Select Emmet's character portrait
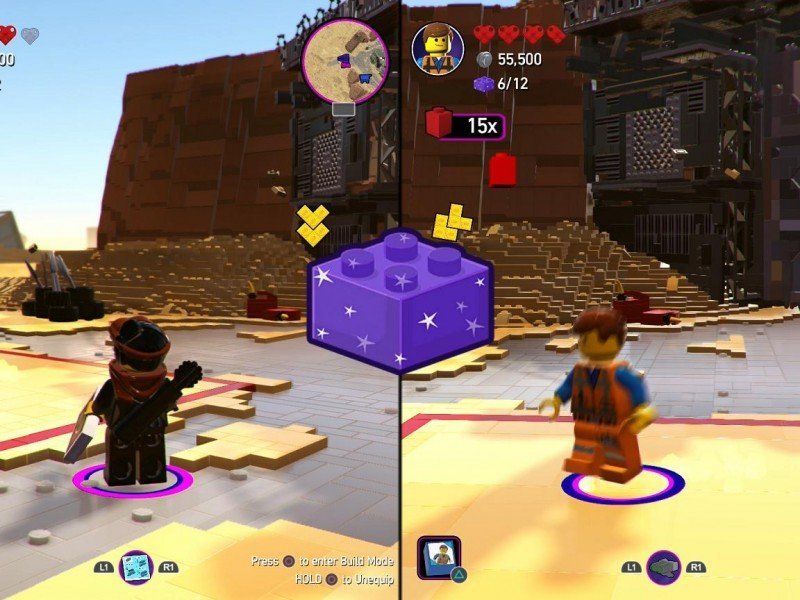This screenshot has width=800, height=600. (x=438, y=48)
